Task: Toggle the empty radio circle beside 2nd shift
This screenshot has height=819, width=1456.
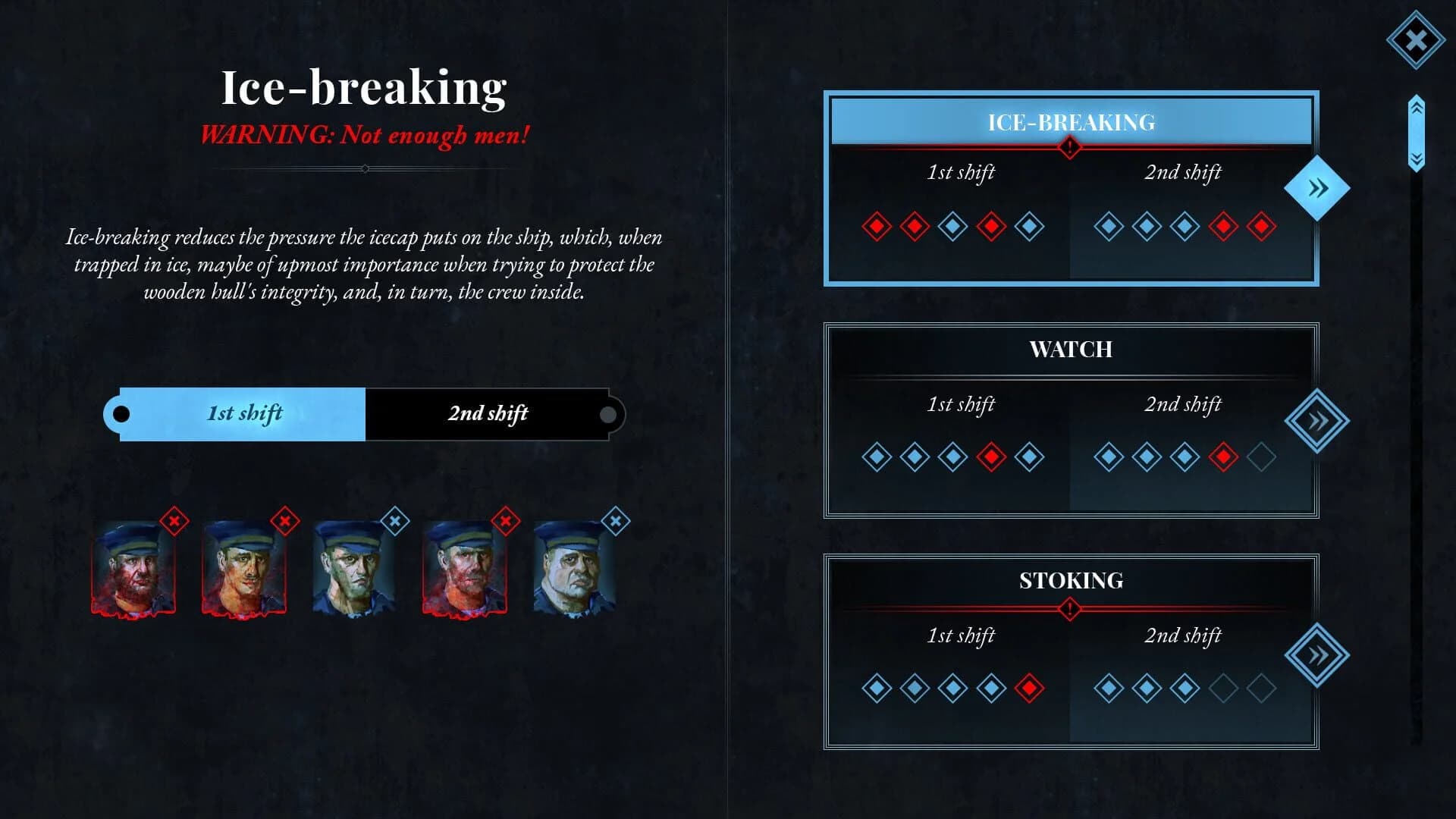Action: [607, 416]
